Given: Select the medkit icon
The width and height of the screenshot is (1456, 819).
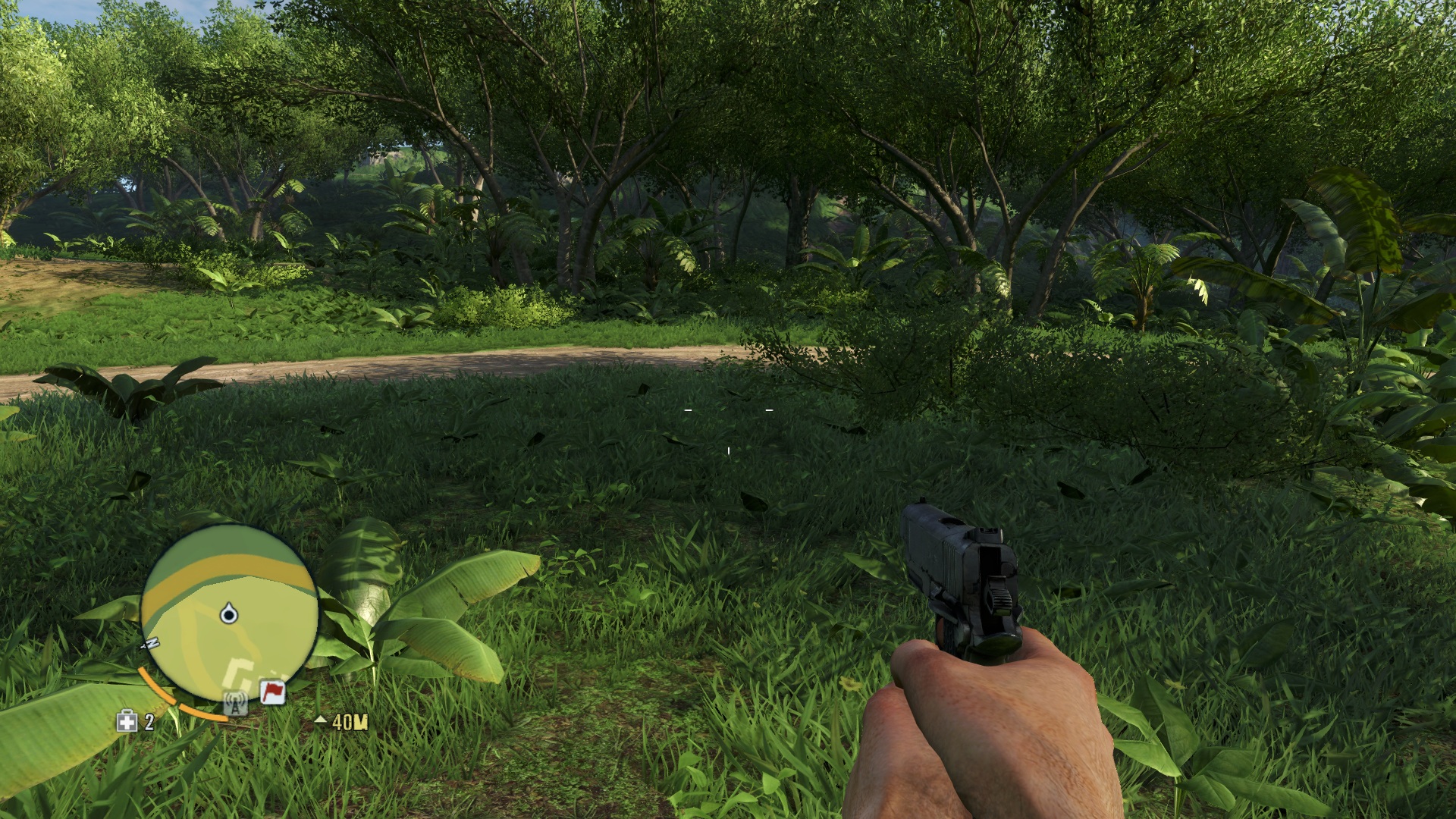Looking at the screenshot, I should pos(127,721).
